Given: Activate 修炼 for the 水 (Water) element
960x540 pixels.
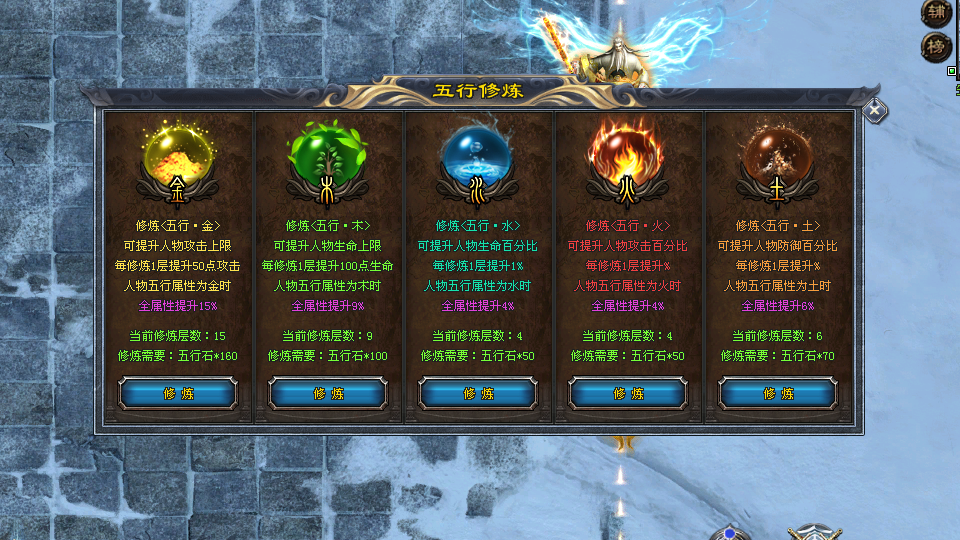Looking at the screenshot, I should coord(478,393).
